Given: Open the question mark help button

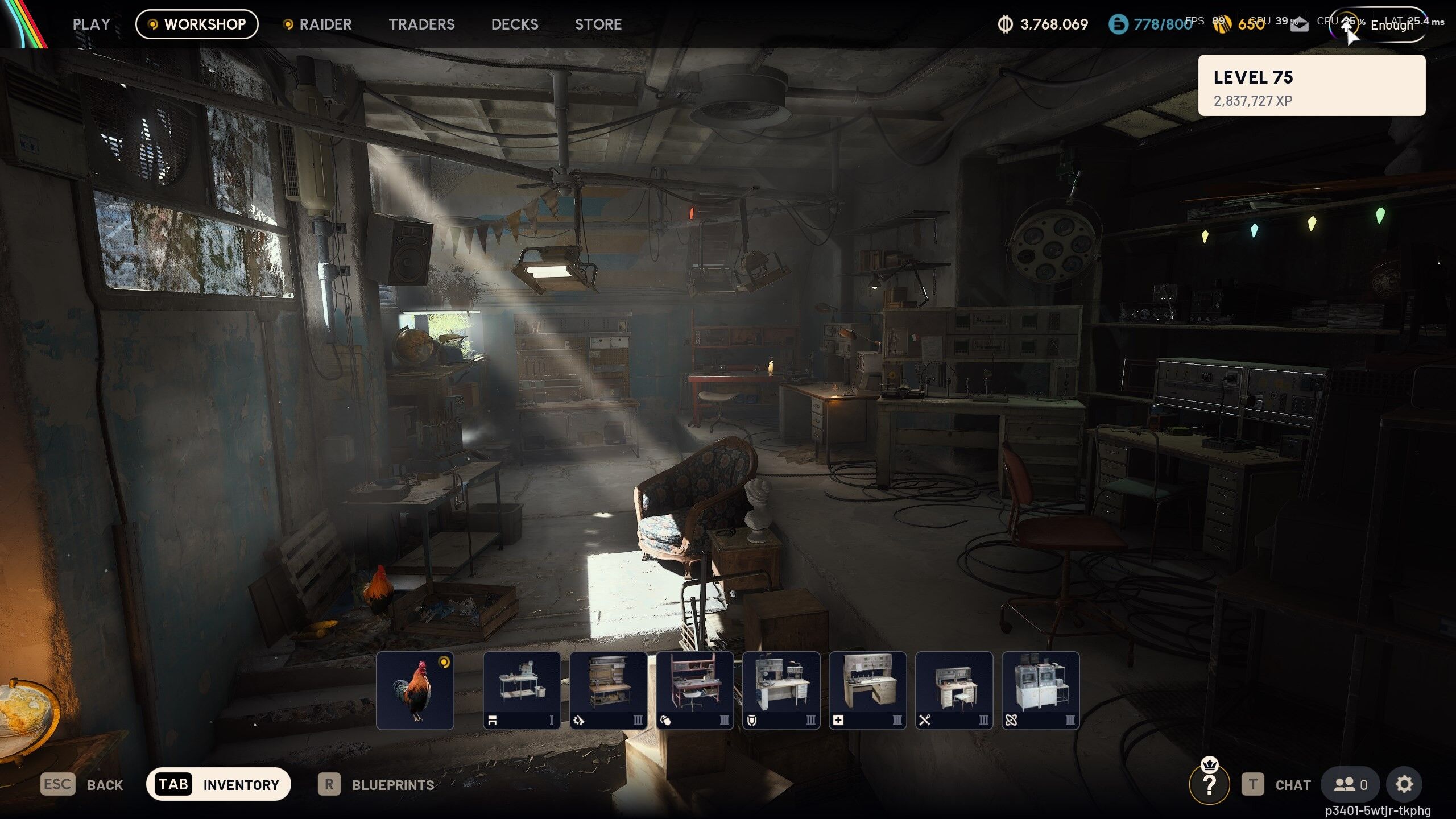Looking at the screenshot, I should 1209,785.
